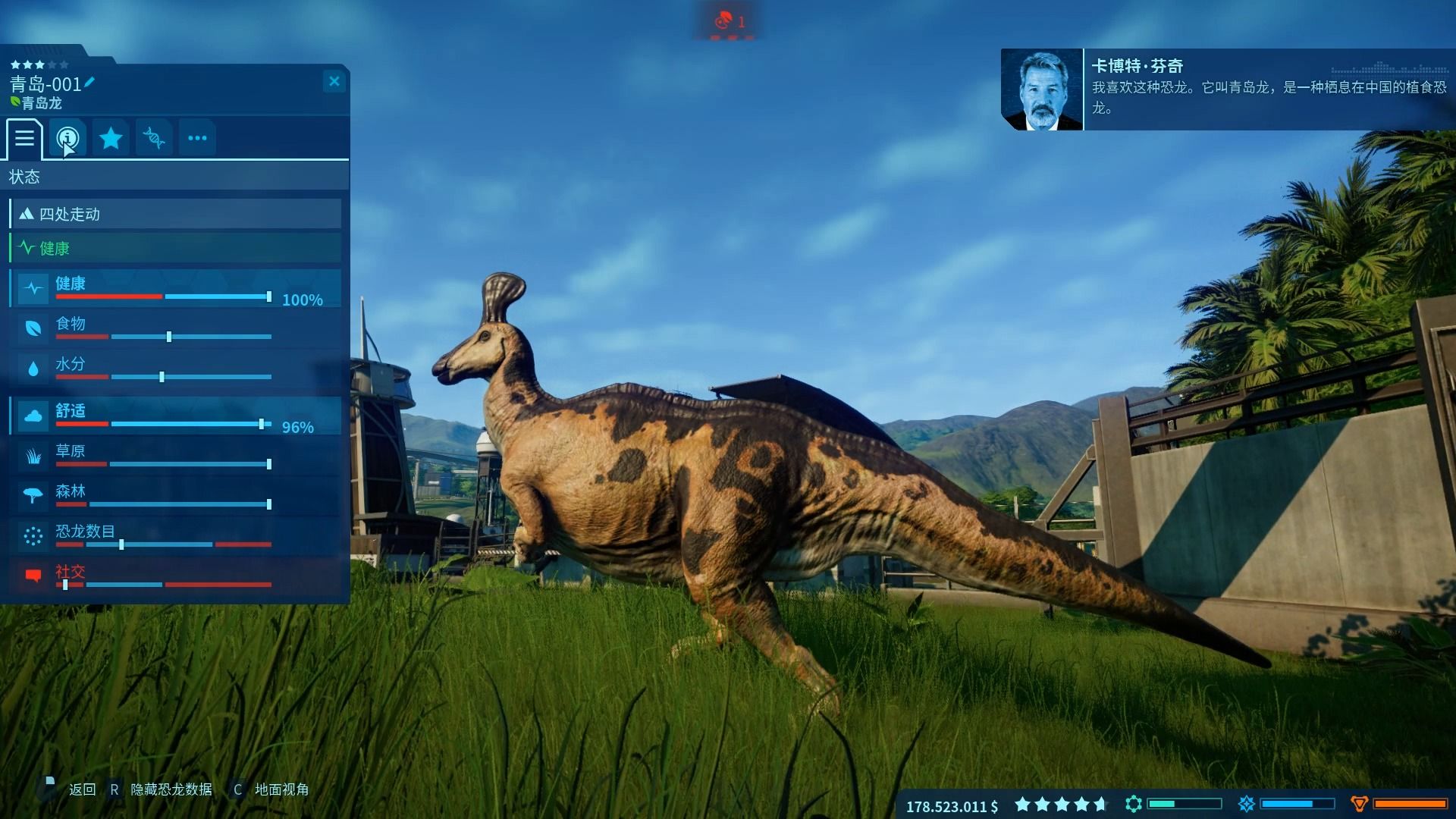Click the 四处走动 behaviour status row
1456x819 pixels.
click(x=175, y=214)
